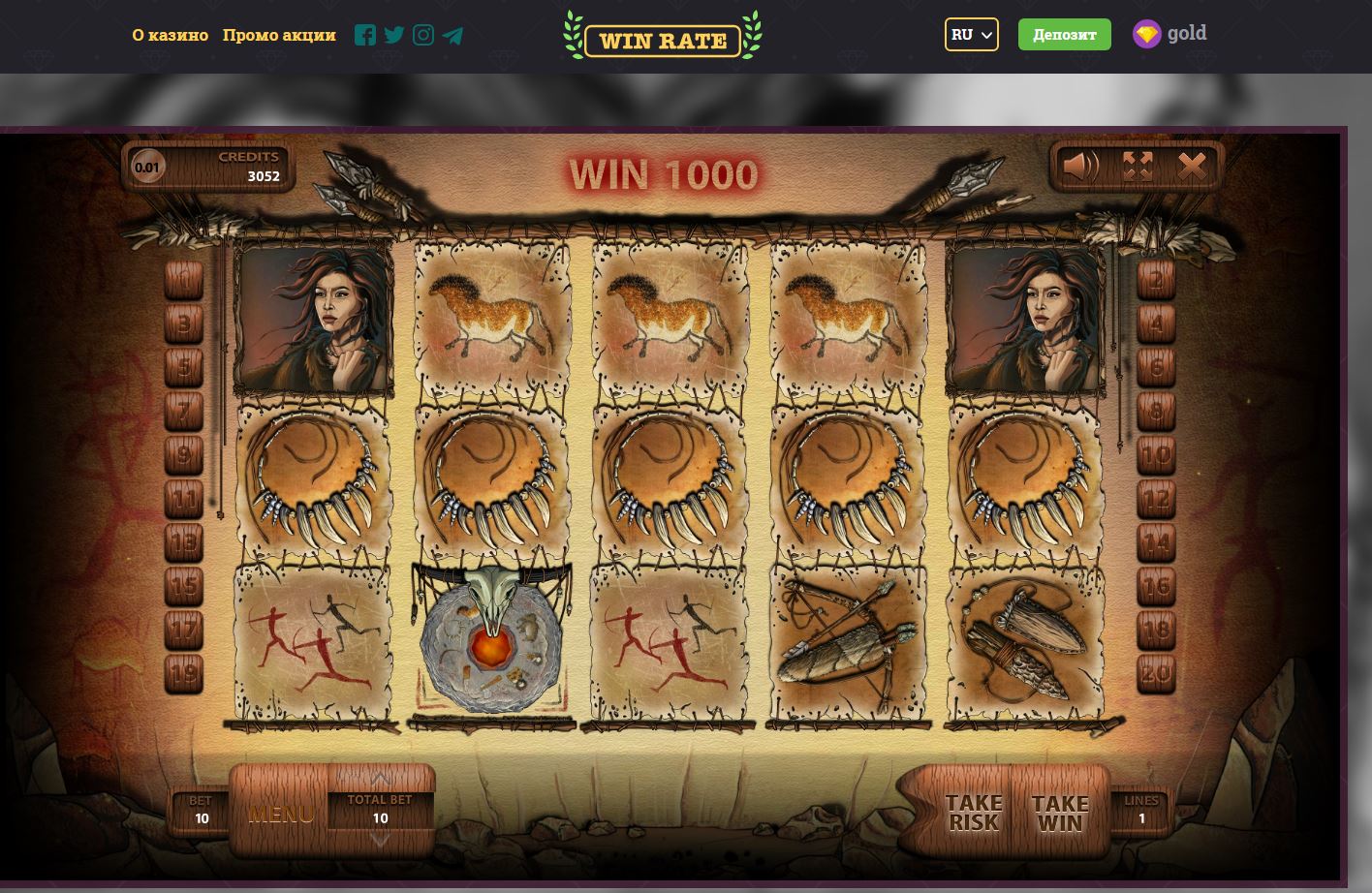Open the green Депозит button
This screenshot has width=1372, height=893.
pyautogui.click(x=1064, y=35)
